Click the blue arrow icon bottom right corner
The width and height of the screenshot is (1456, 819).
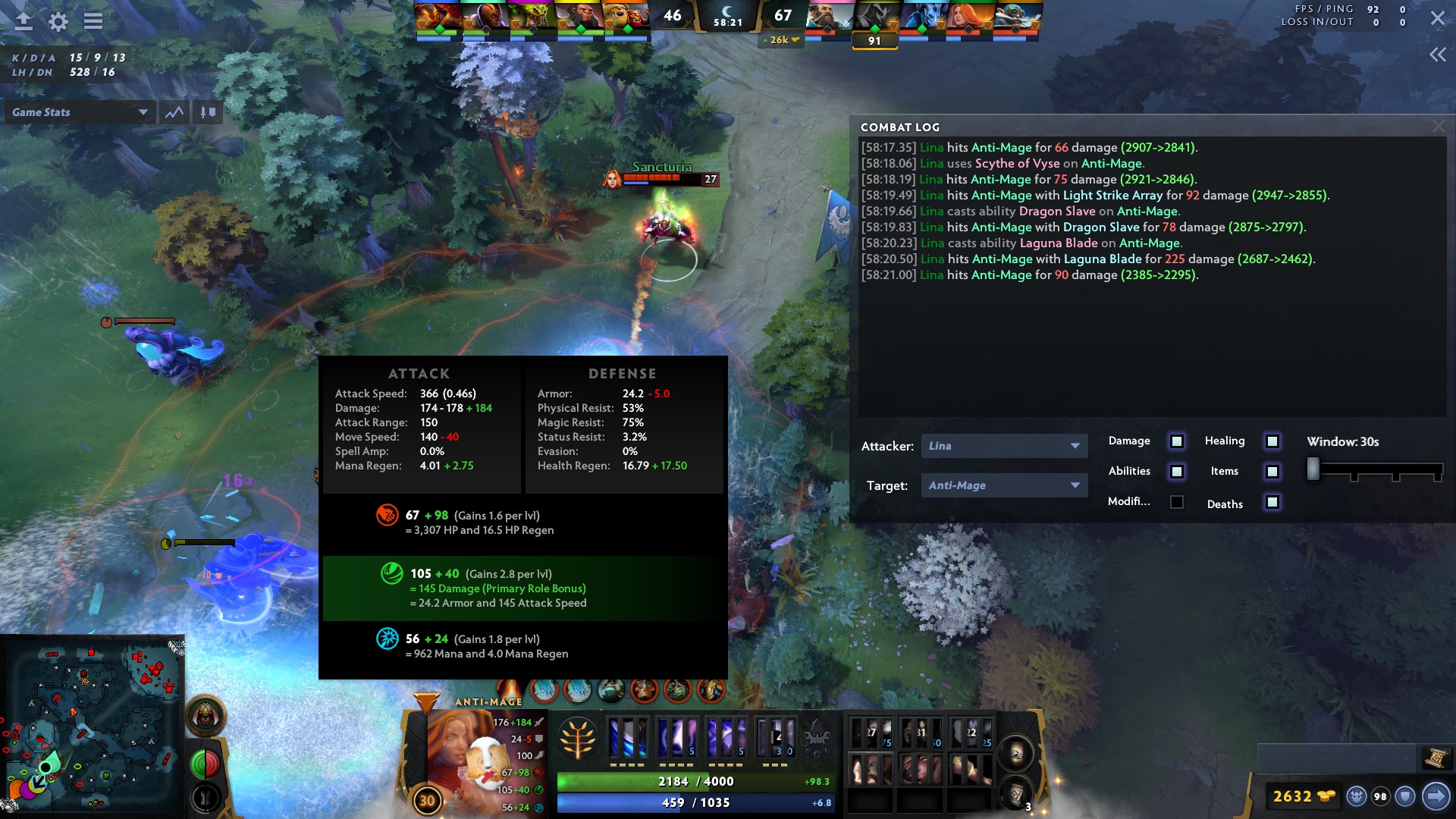1436,797
